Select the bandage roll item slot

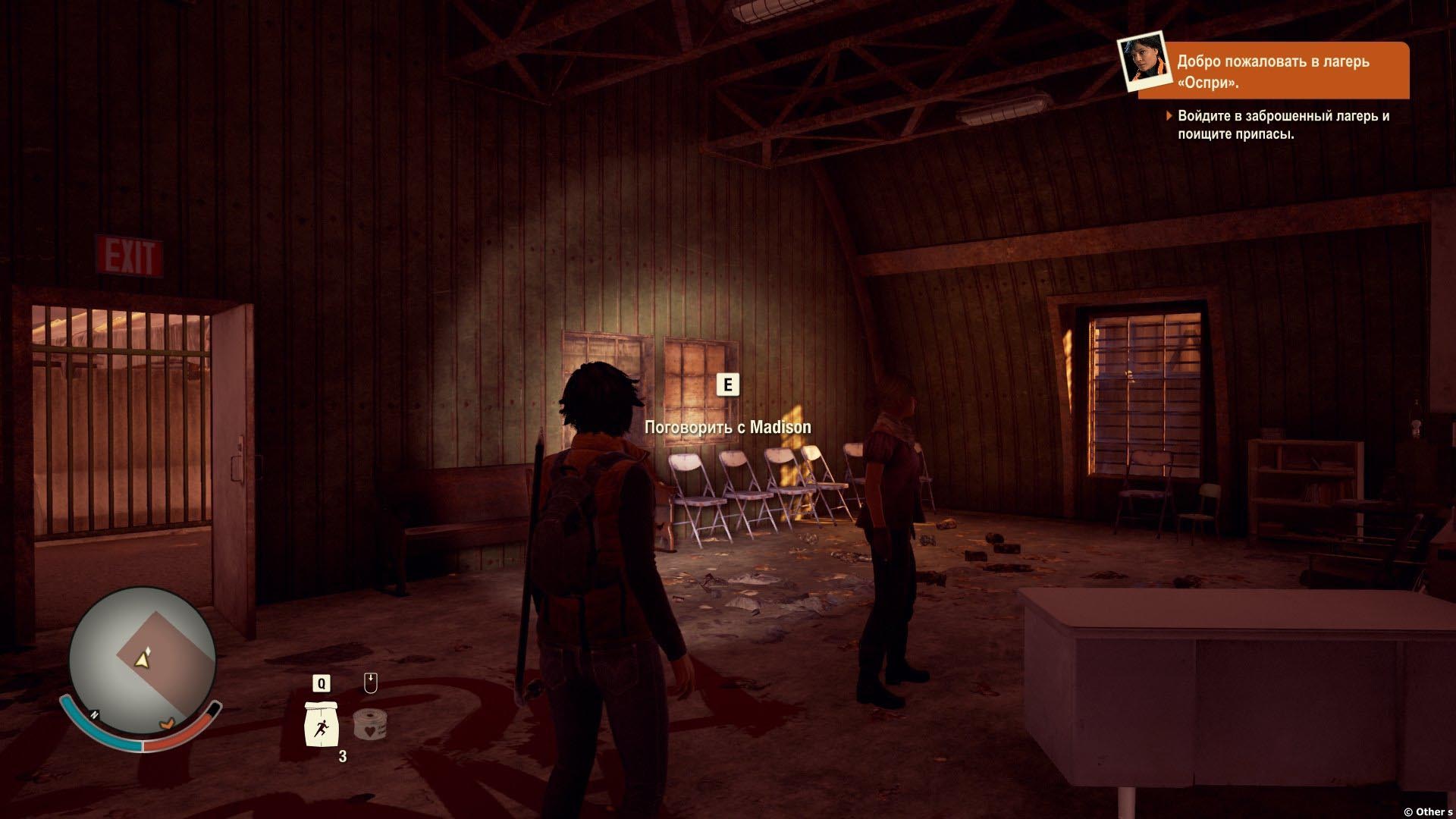370,723
